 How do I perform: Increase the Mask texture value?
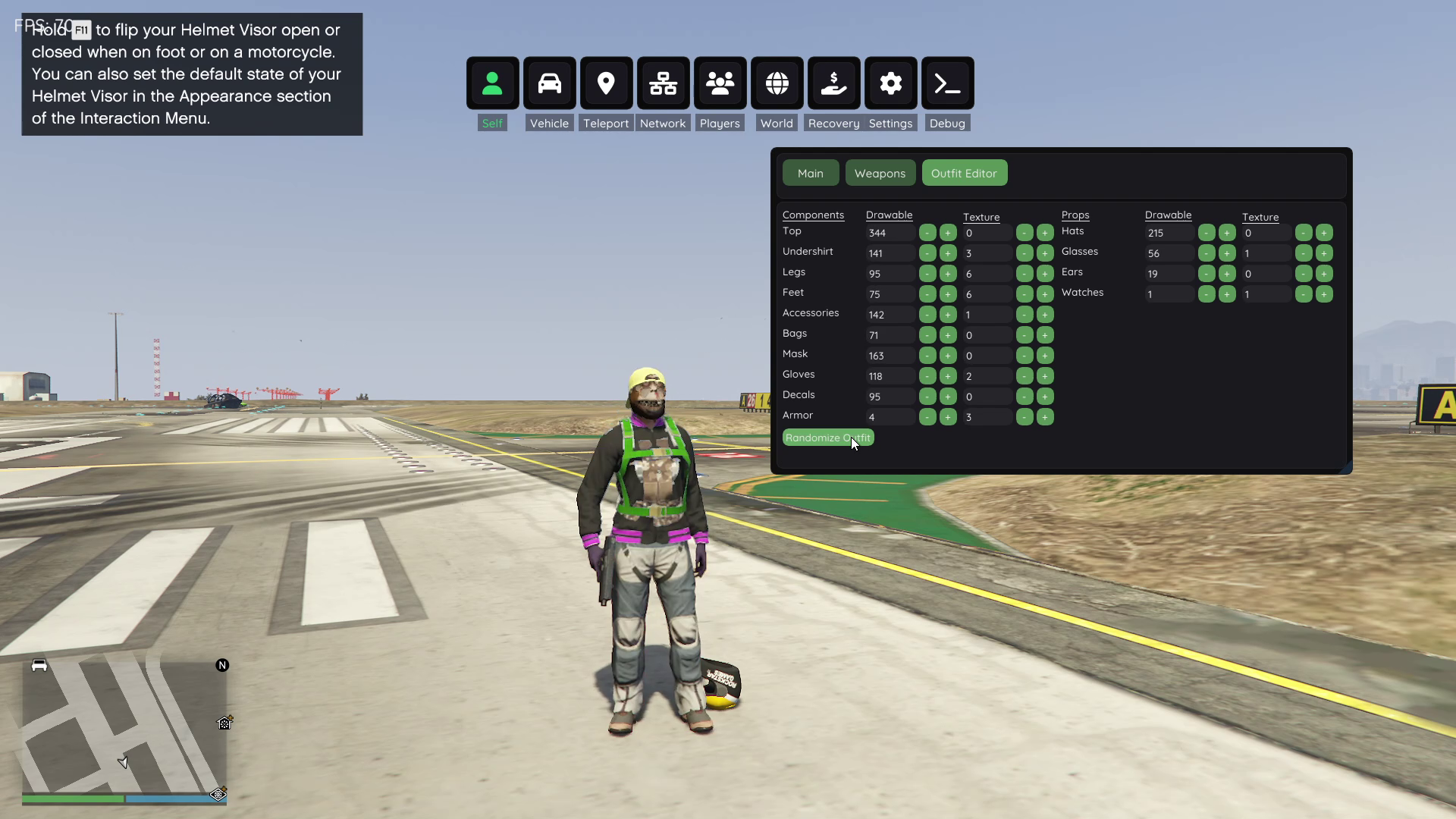(x=1045, y=356)
